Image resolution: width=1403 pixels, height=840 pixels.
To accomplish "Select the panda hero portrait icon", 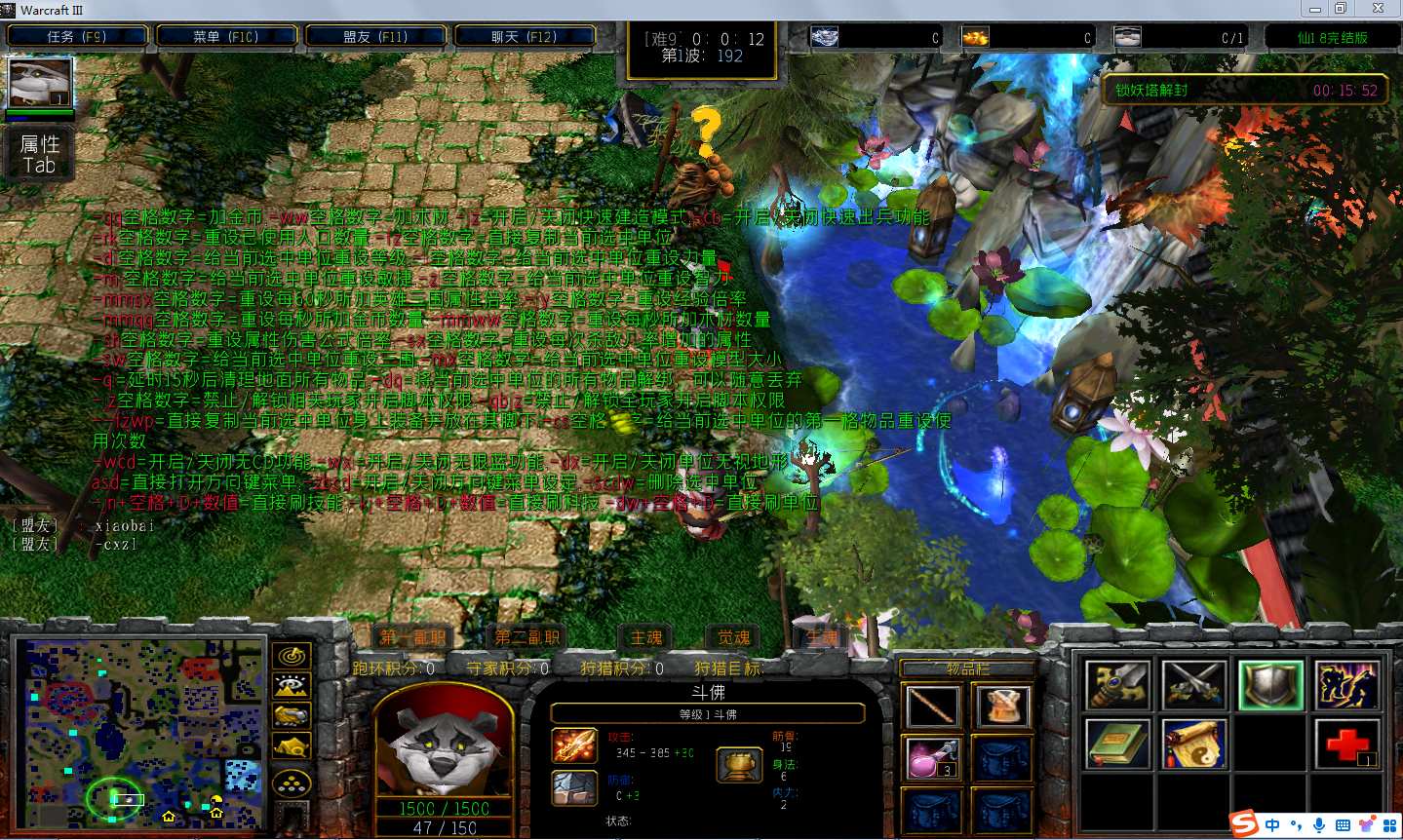I will [x=40, y=84].
